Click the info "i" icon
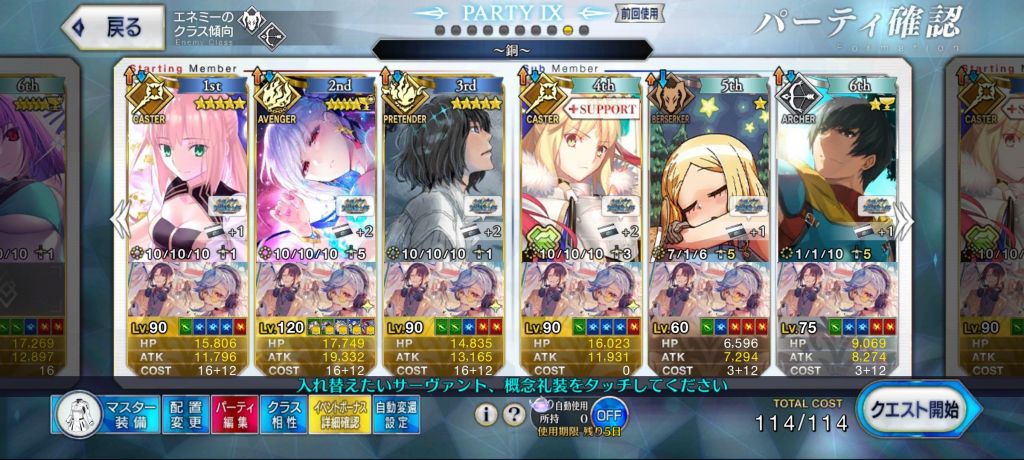 click(x=486, y=413)
